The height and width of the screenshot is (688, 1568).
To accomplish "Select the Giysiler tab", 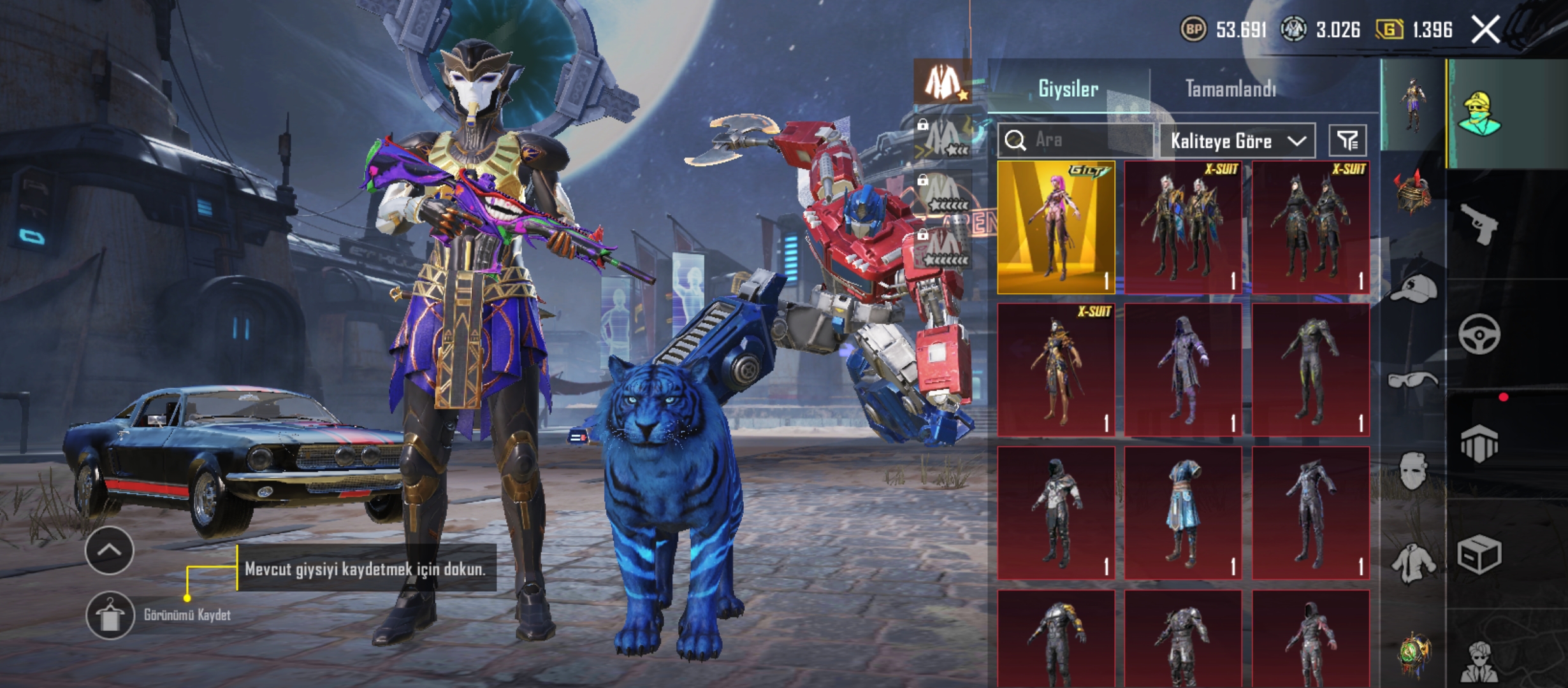I will point(1068,89).
